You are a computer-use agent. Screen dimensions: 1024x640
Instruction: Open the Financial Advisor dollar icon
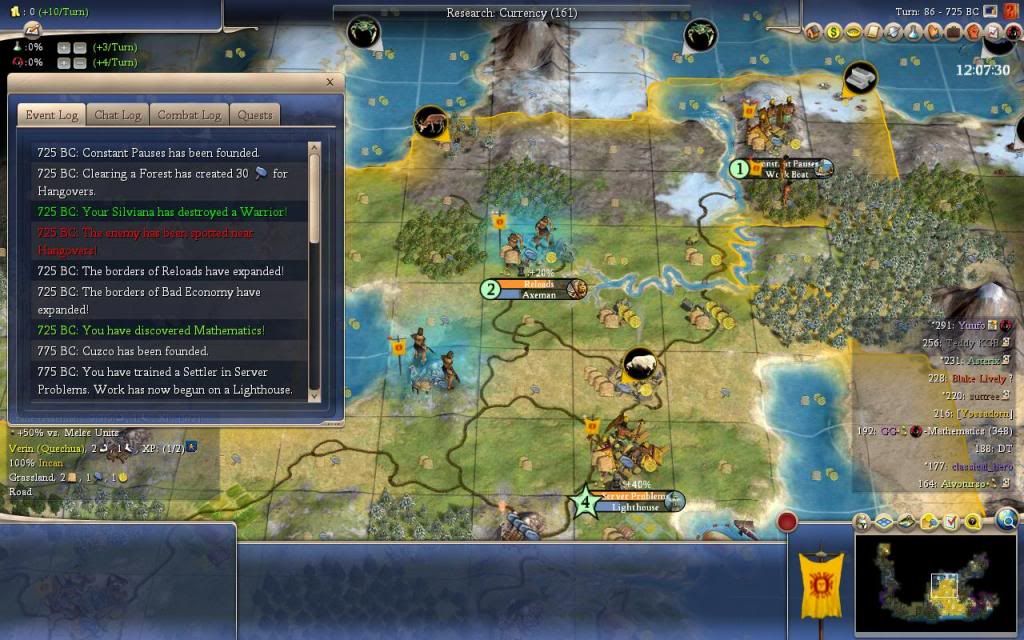(x=834, y=32)
